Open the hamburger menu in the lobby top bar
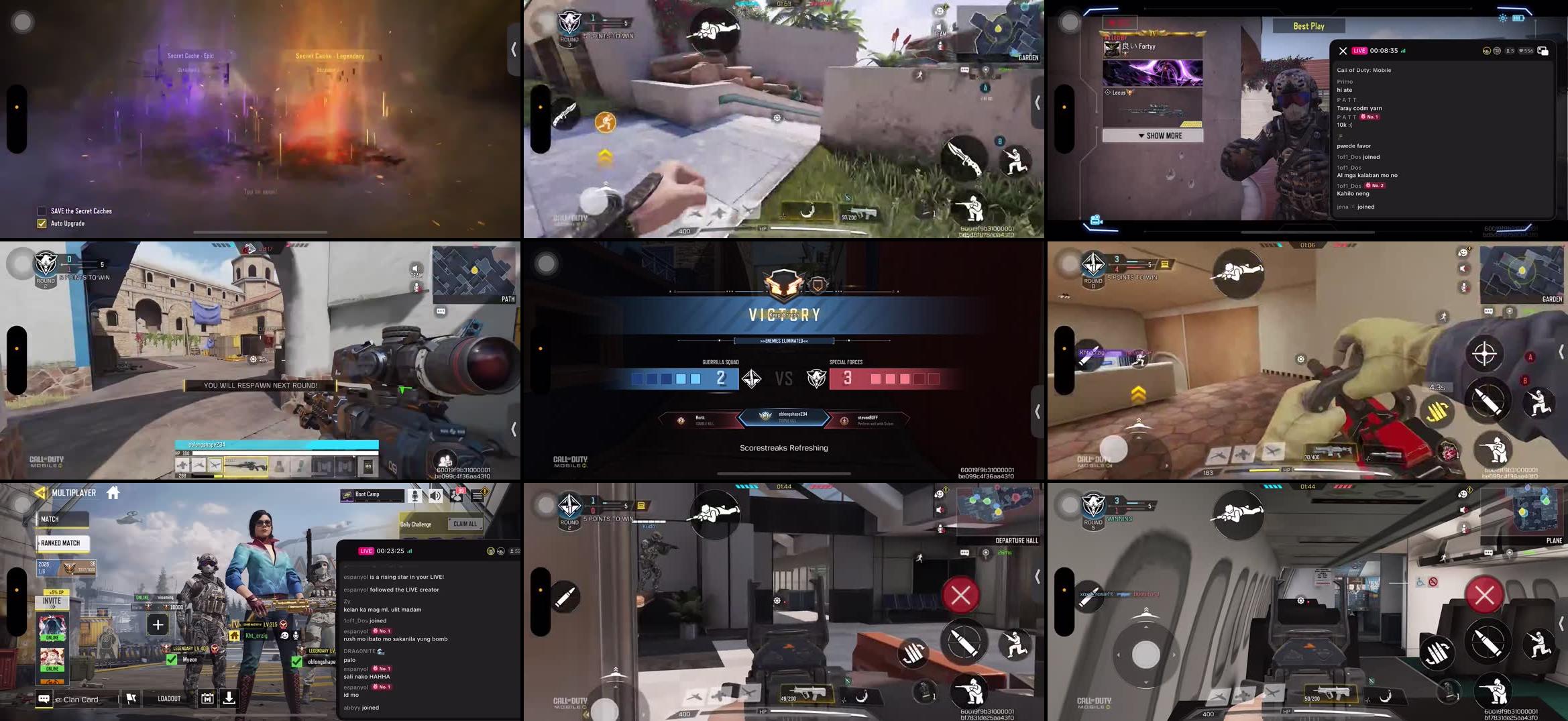 478,495
